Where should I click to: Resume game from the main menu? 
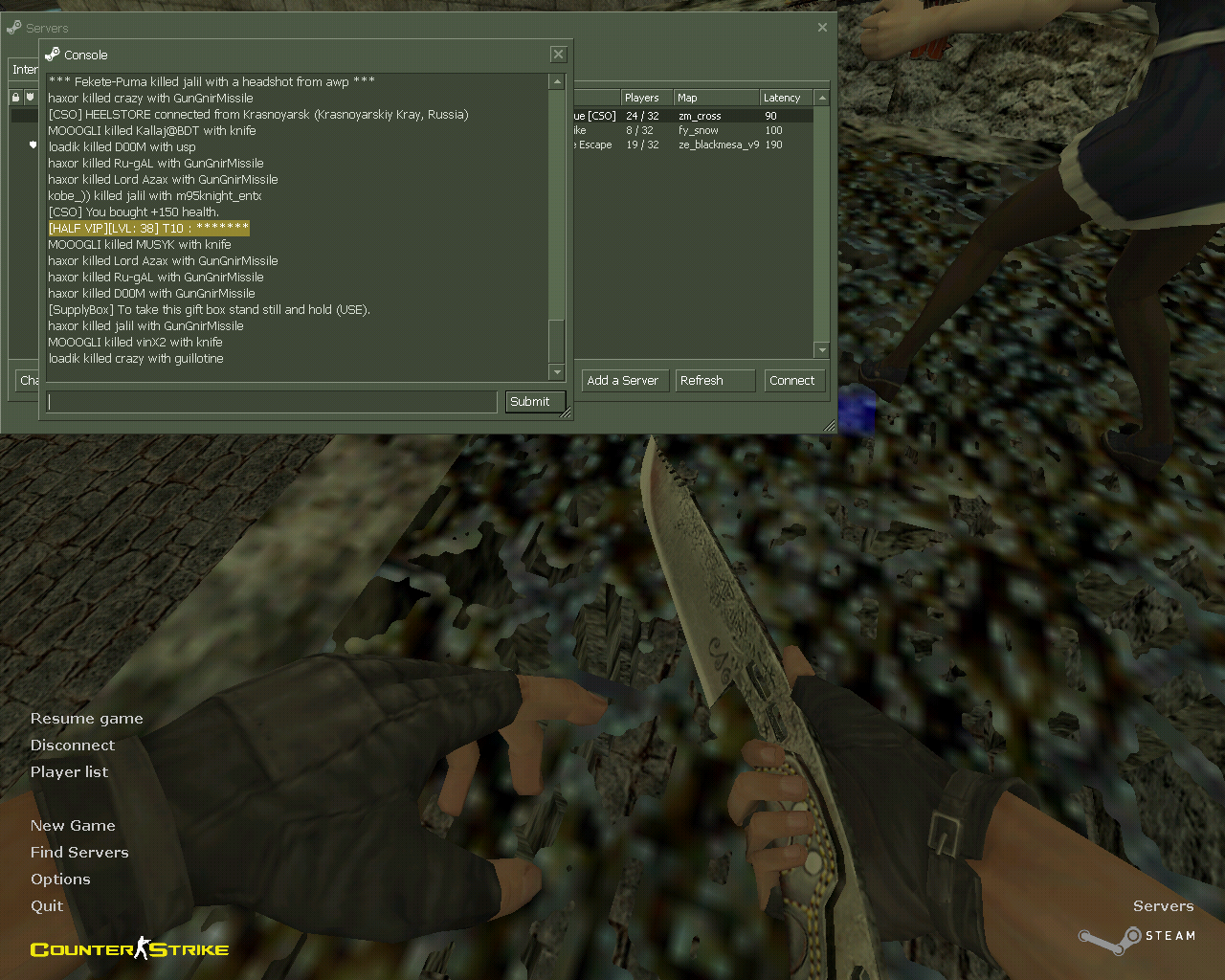pos(86,719)
